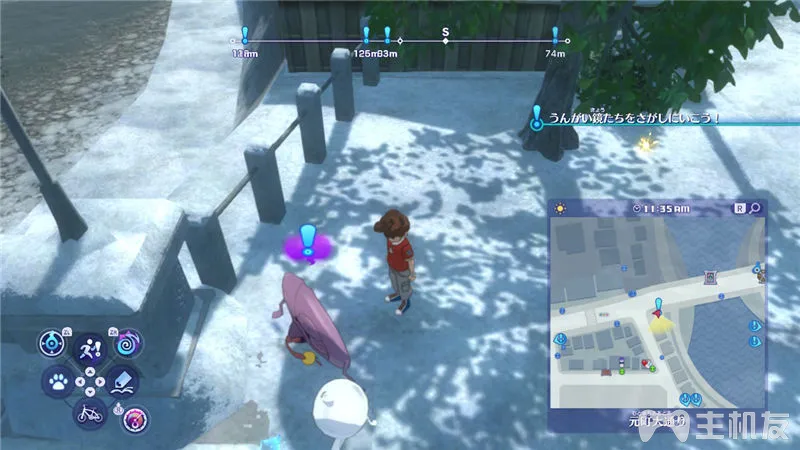
Task: Select the 125m marker on compass bar
Action: click(x=366, y=38)
